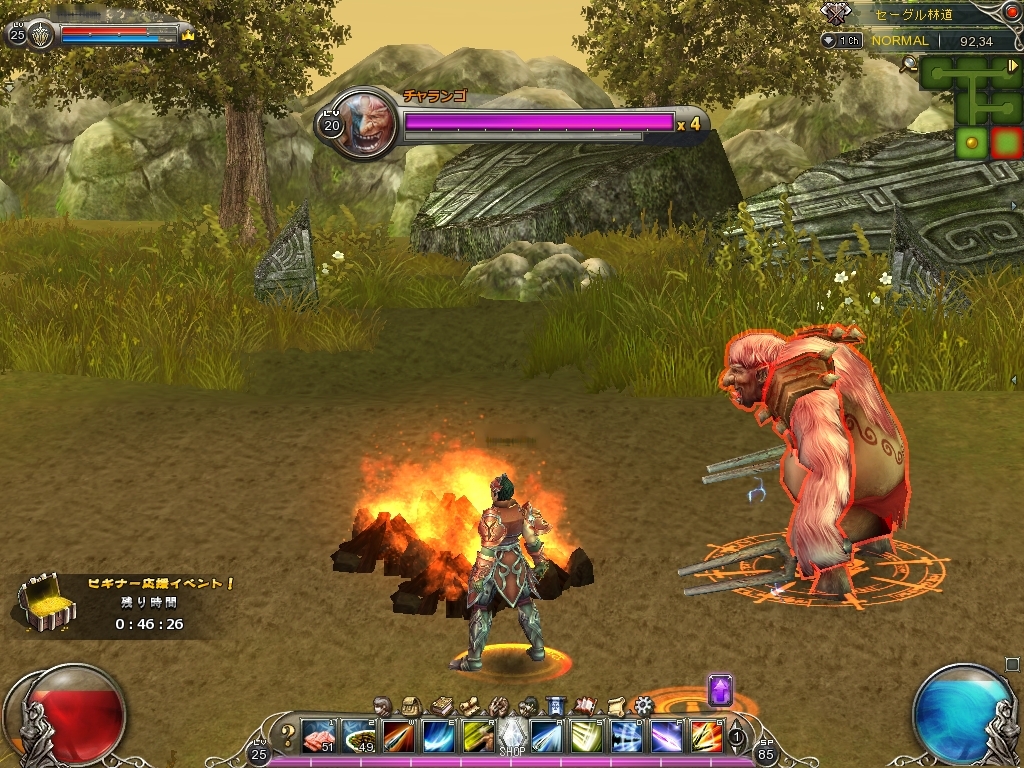Use the food dish with 49 left
Screen dimensions: 1024x768
[x=357, y=736]
